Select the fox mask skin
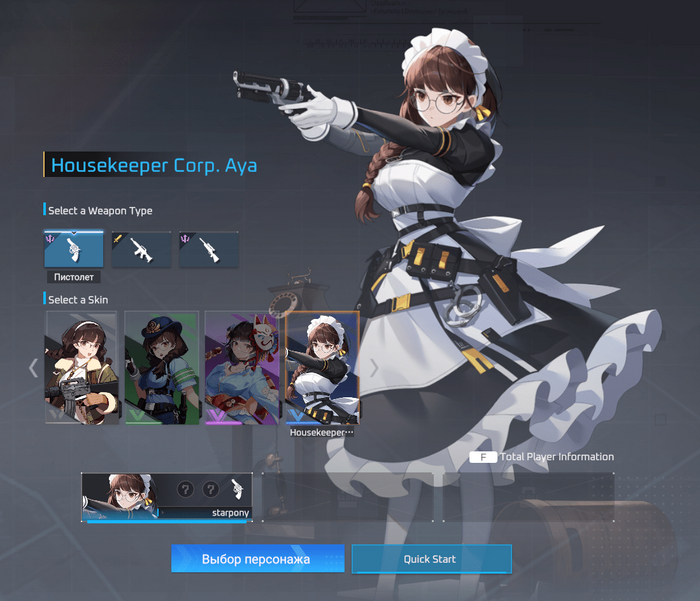Image resolution: width=700 pixels, height=601 pixels. tap(242, 367)
